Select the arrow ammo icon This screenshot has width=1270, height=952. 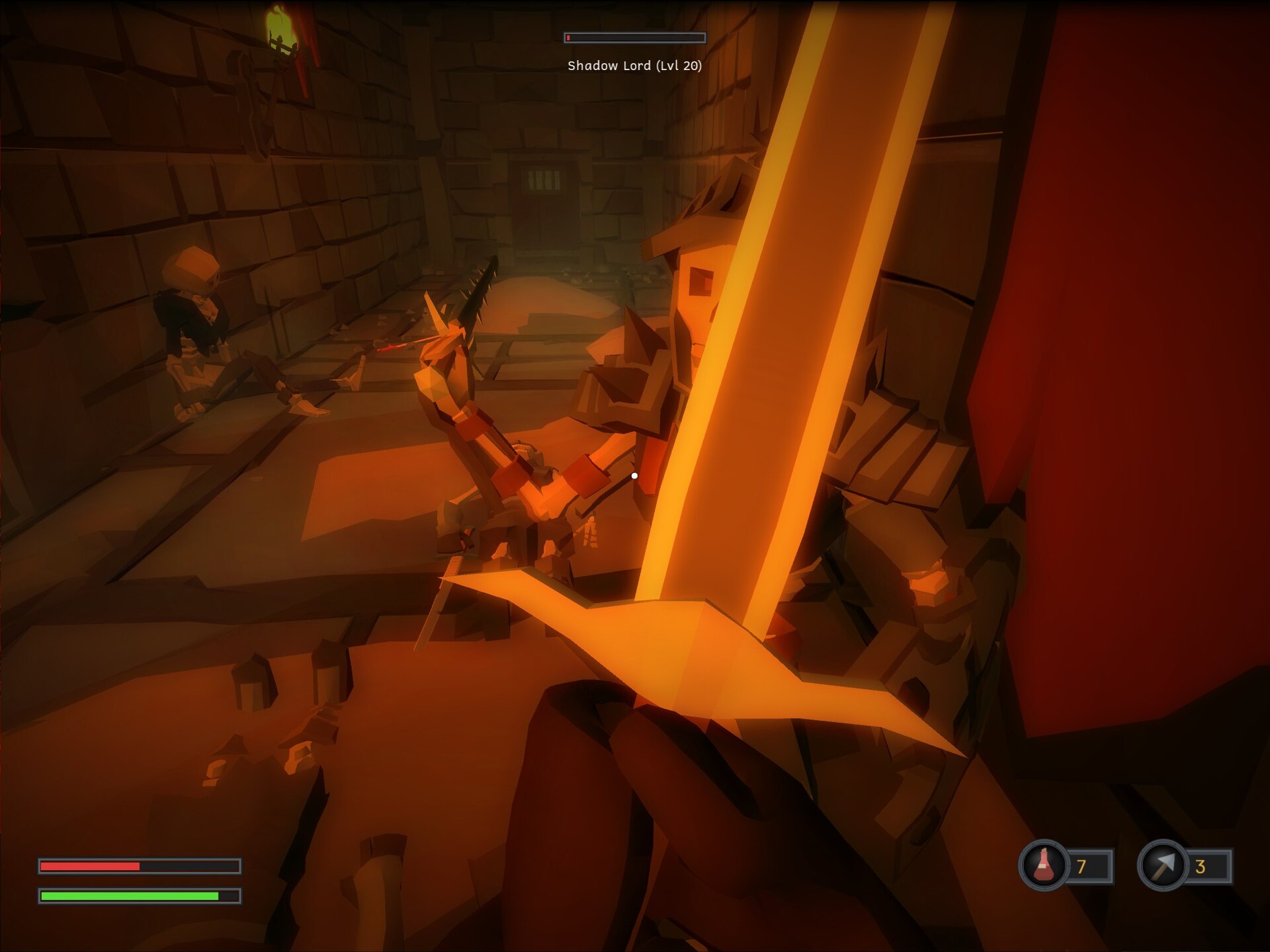[1163, 865]
